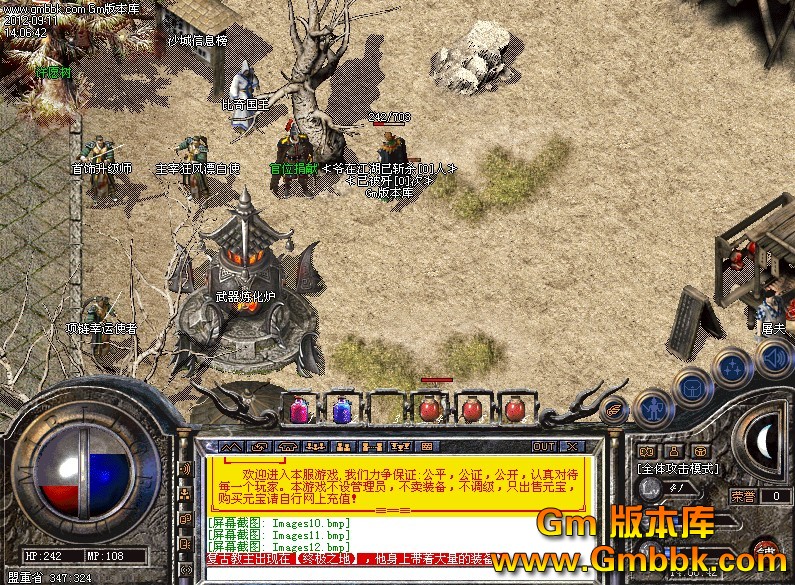
Task: Click the OUT button above chat
Action: pos(544,446)
